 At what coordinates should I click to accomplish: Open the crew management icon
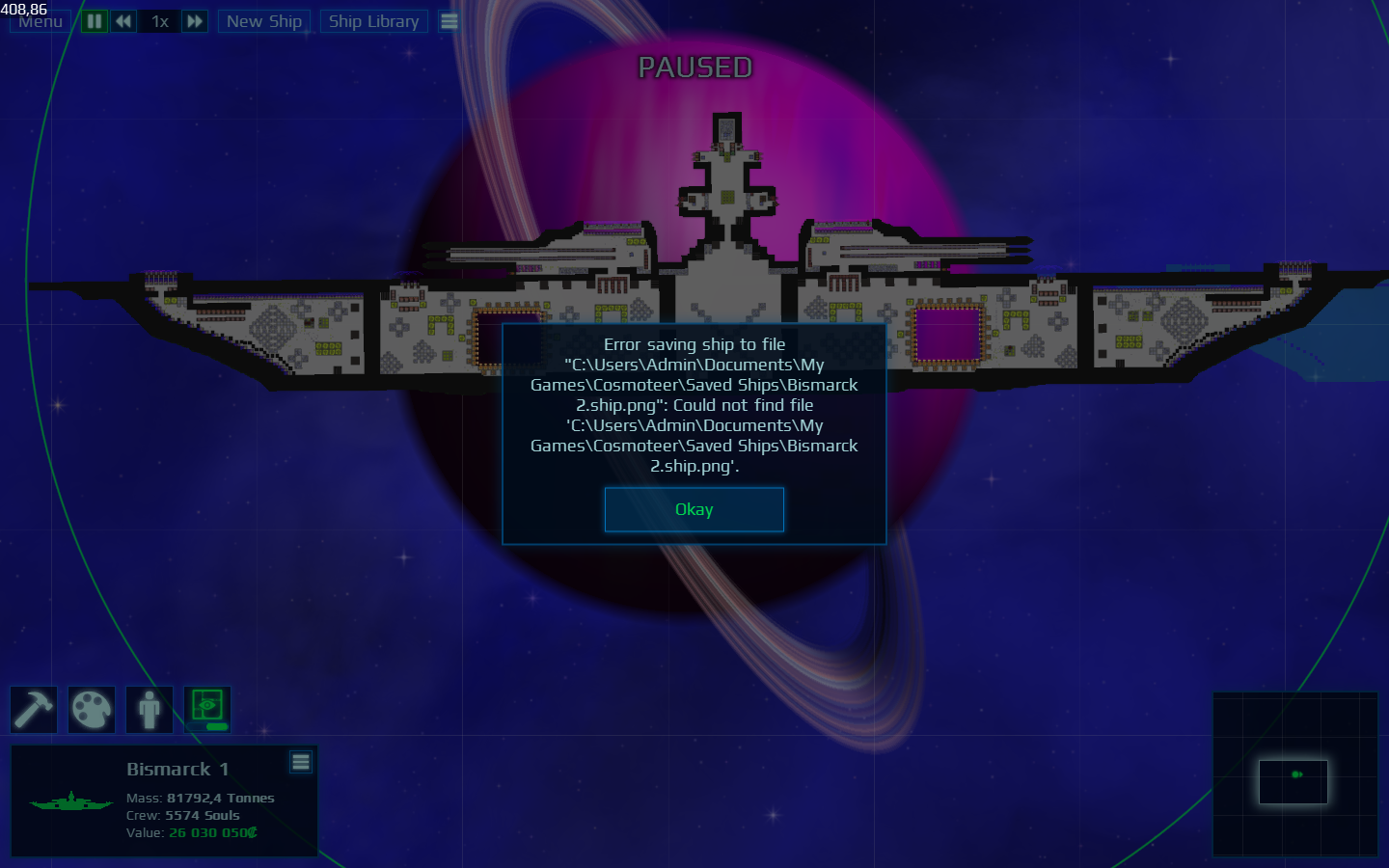coord(150,710)
